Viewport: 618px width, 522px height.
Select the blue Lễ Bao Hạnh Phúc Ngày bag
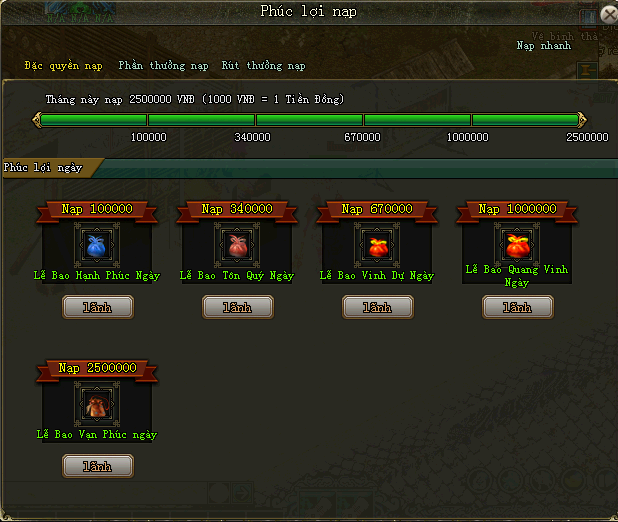coord(97,244)
